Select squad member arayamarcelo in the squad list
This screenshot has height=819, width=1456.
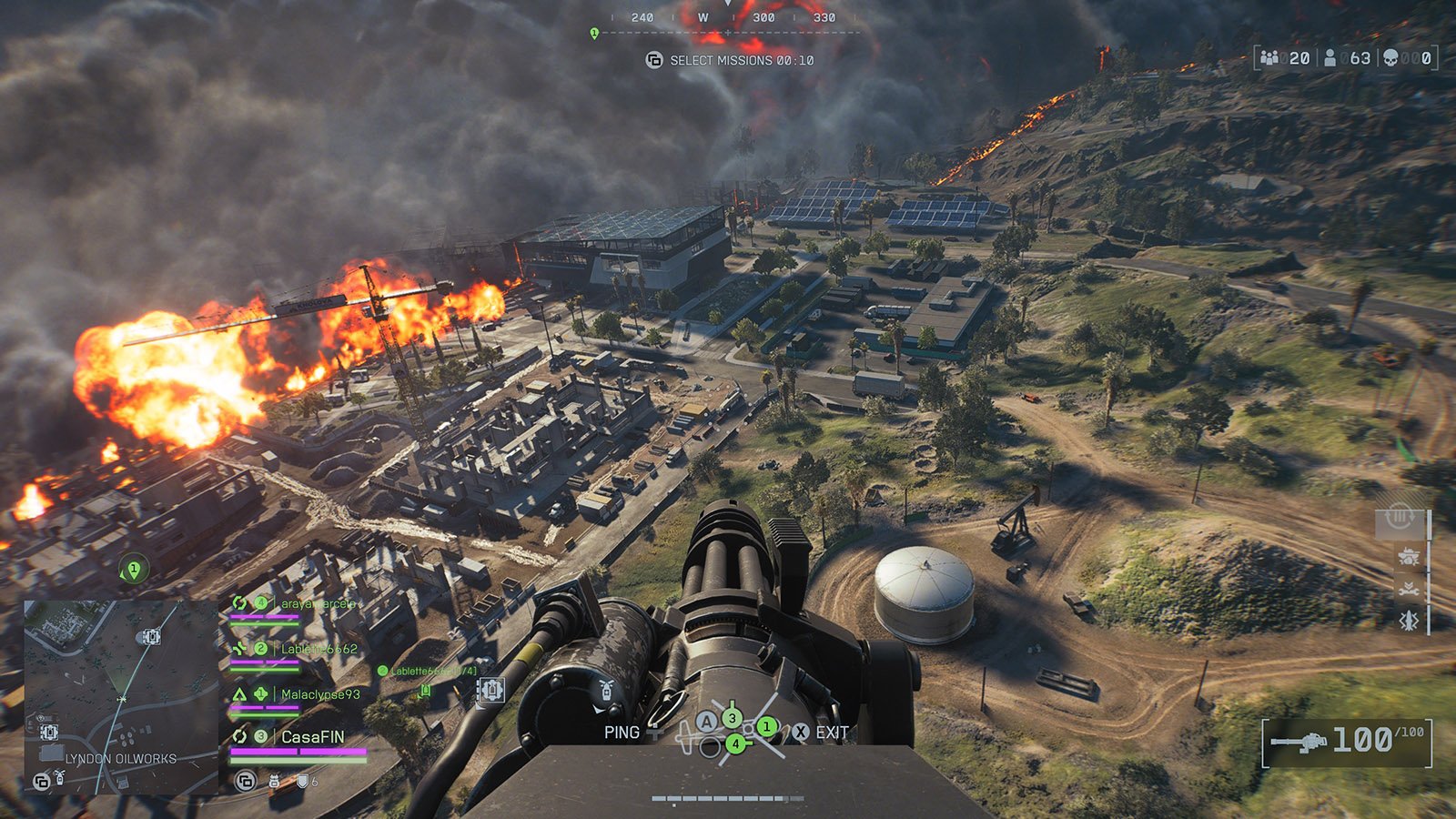tap(317, 603)
